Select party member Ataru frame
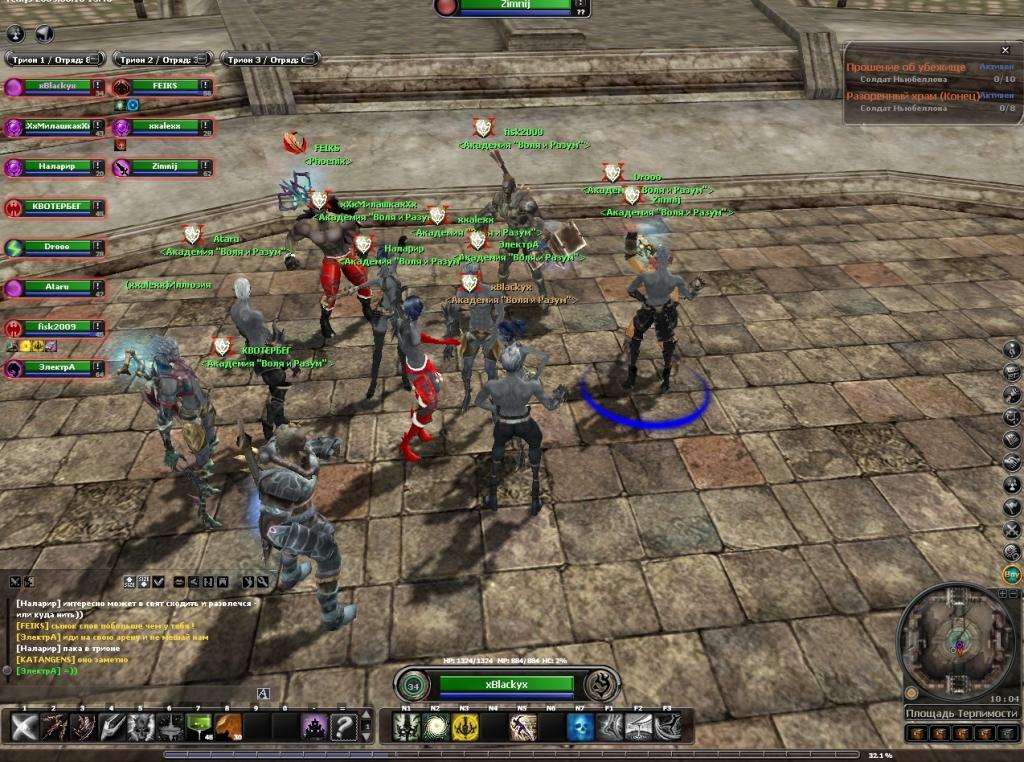The height and width of the screenshot is (762, 1024). [x=56, y=288]
